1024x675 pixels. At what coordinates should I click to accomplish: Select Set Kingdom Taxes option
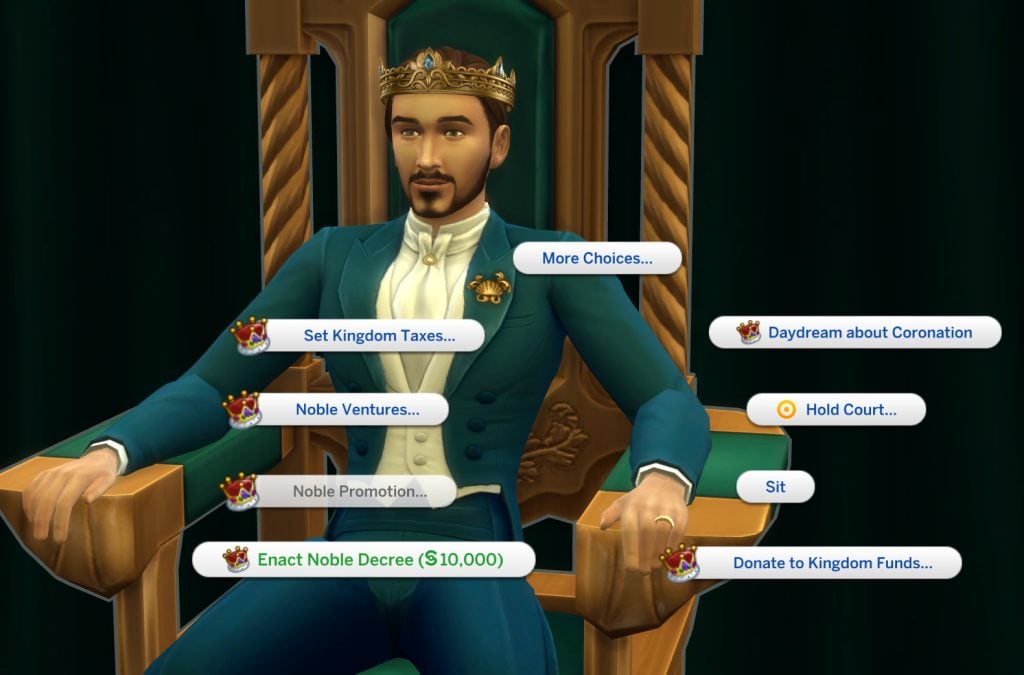[x=379, y=336]
